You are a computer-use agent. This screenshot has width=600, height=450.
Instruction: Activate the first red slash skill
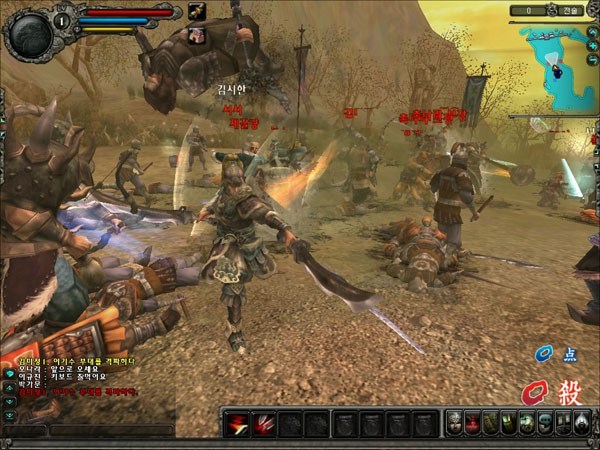click(x=239, y=424)
